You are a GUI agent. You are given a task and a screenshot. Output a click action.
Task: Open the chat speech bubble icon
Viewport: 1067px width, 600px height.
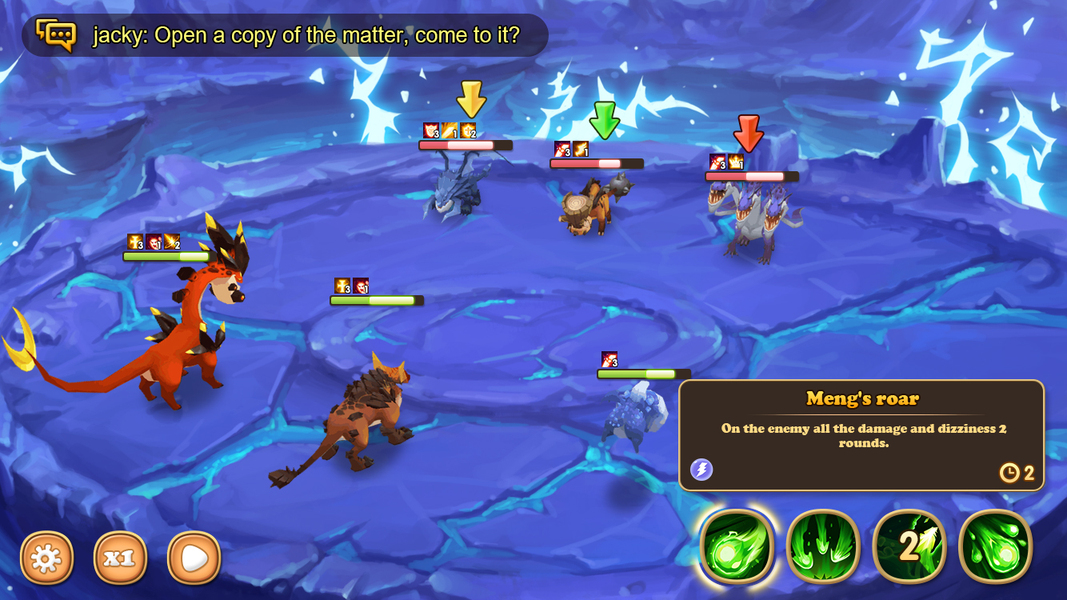tap(56, 35)
